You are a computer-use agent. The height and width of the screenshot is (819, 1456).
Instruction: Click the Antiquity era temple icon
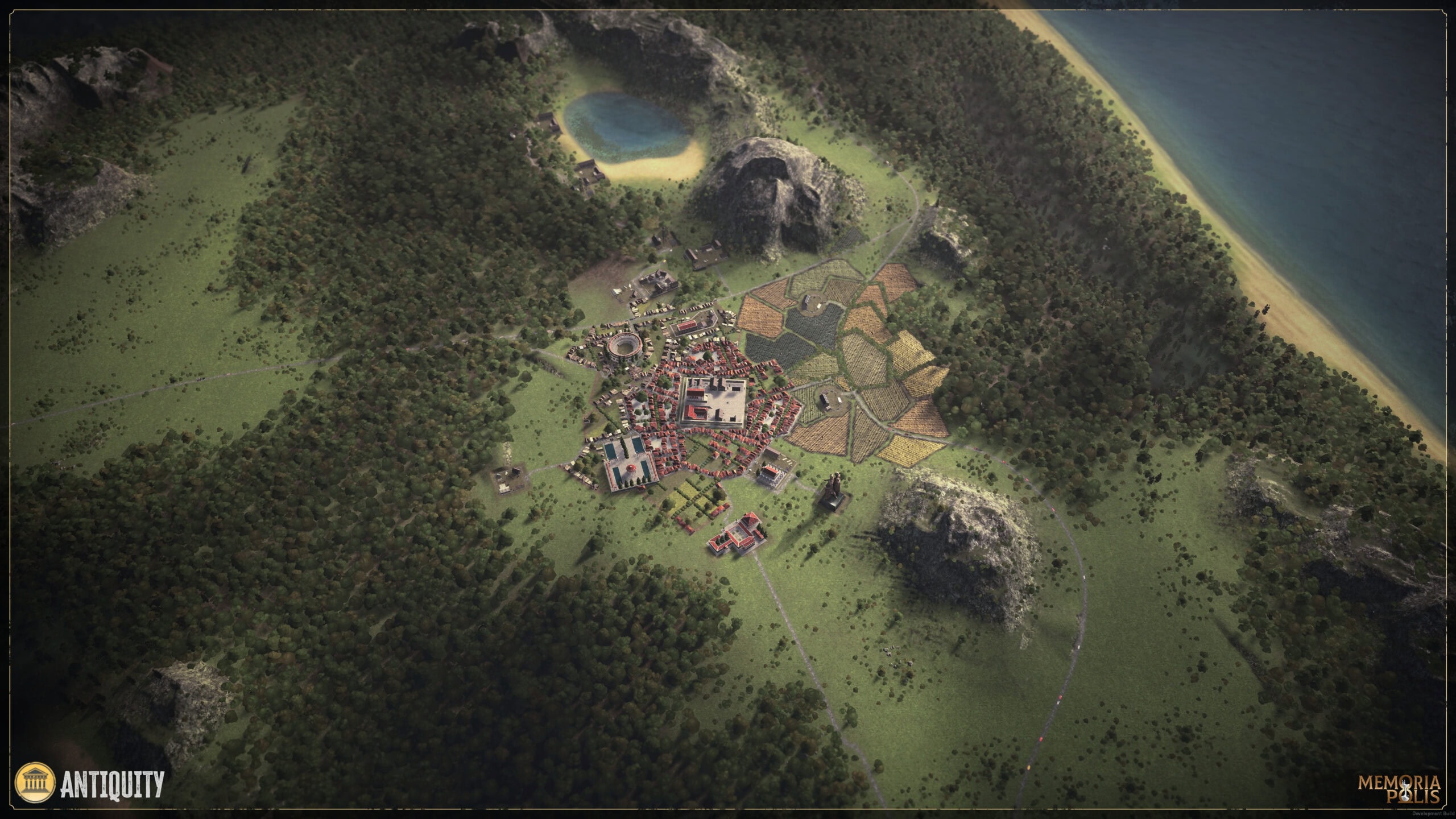tap(35, 783)
